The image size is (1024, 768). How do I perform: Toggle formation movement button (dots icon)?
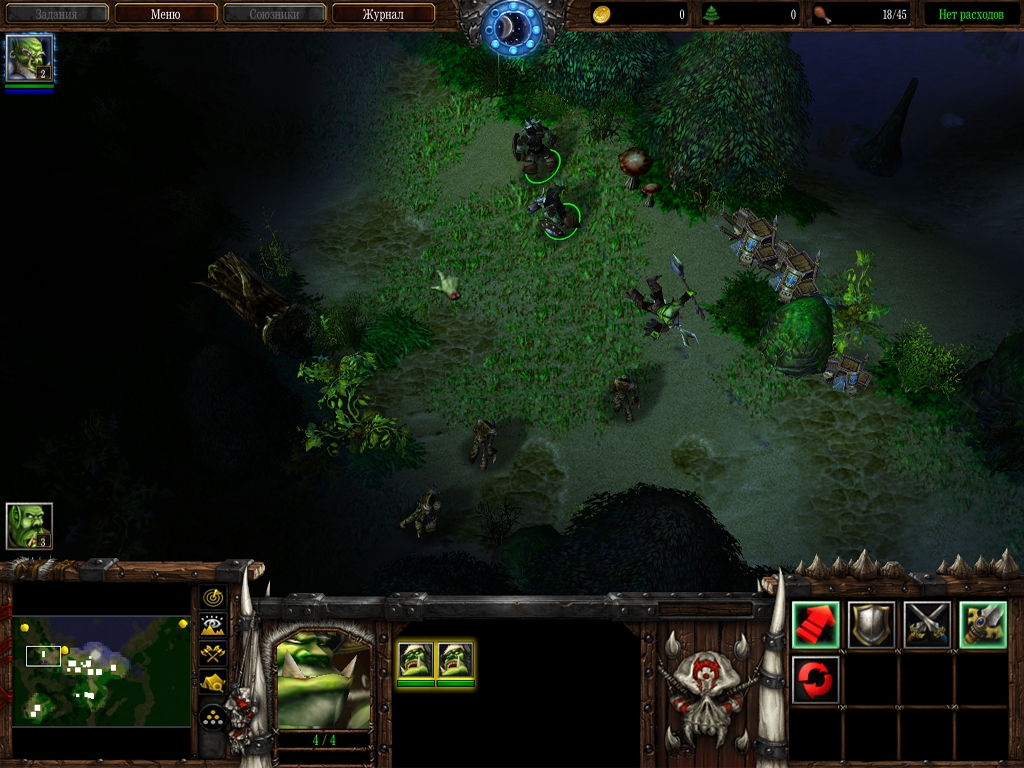point(213,717)
